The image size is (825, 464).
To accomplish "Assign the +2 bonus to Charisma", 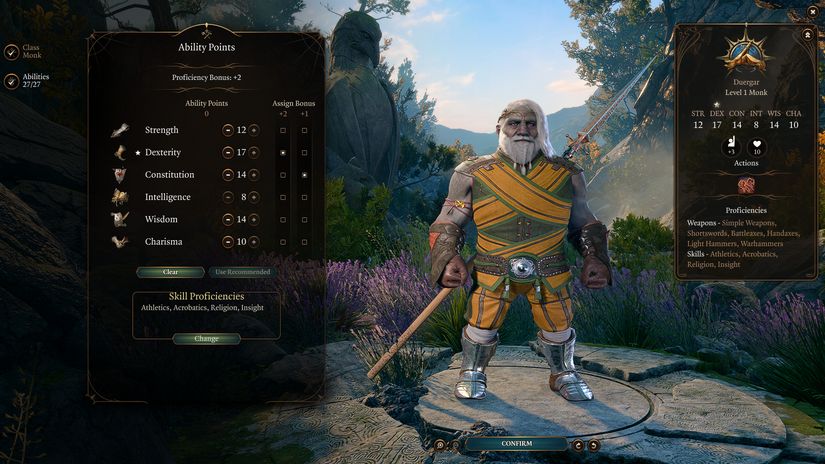I will point(283,242).
